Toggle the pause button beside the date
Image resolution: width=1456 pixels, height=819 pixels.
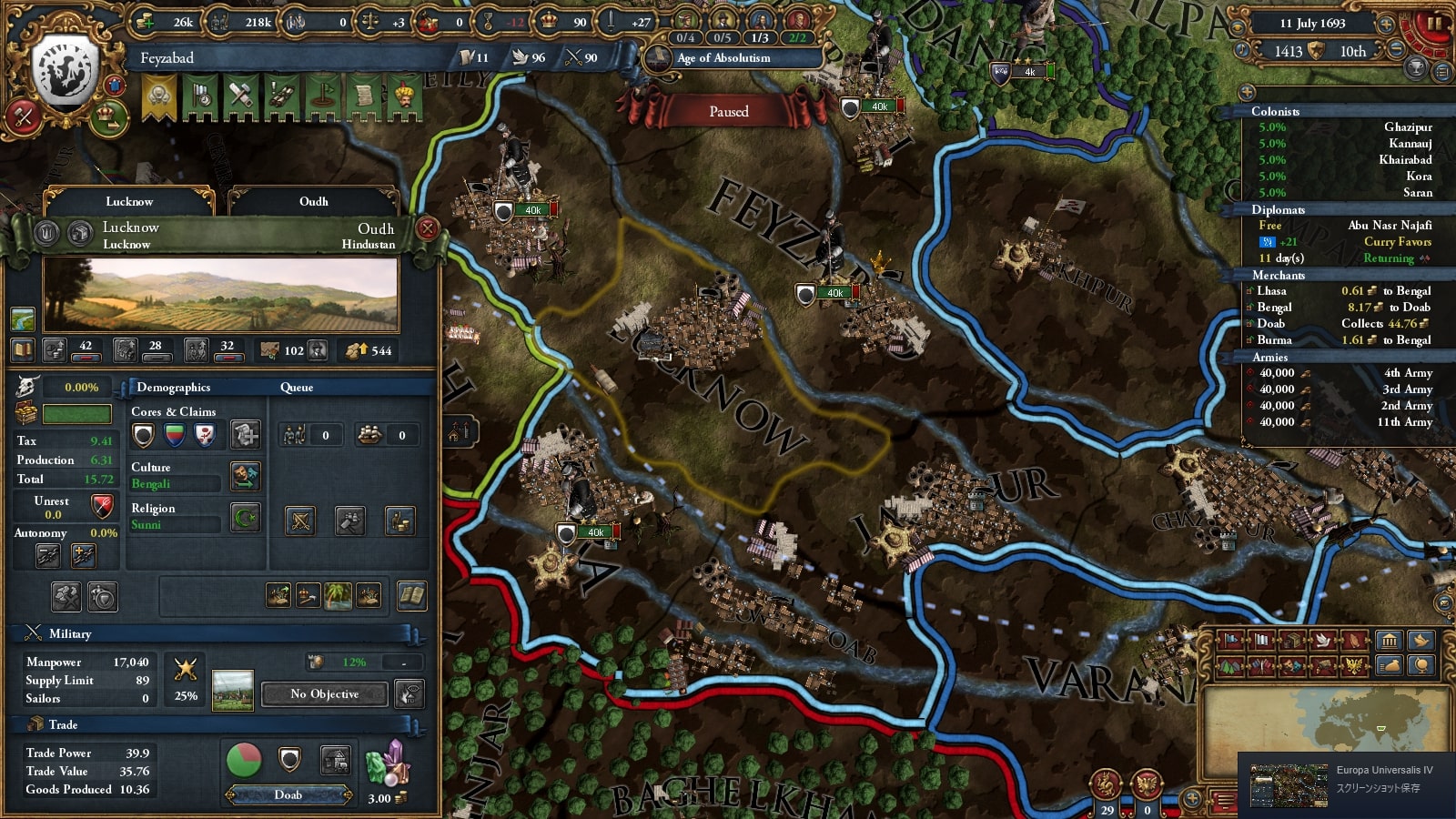pos(1433,24)
